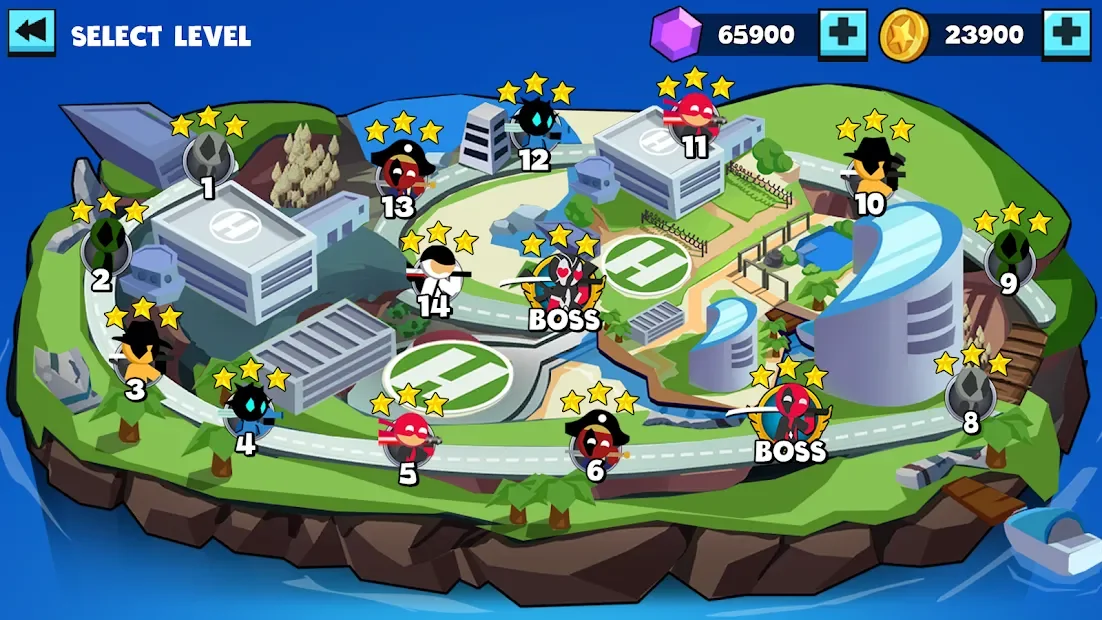Select level 1 on the map
The image size is (1102, 620).
208,157
